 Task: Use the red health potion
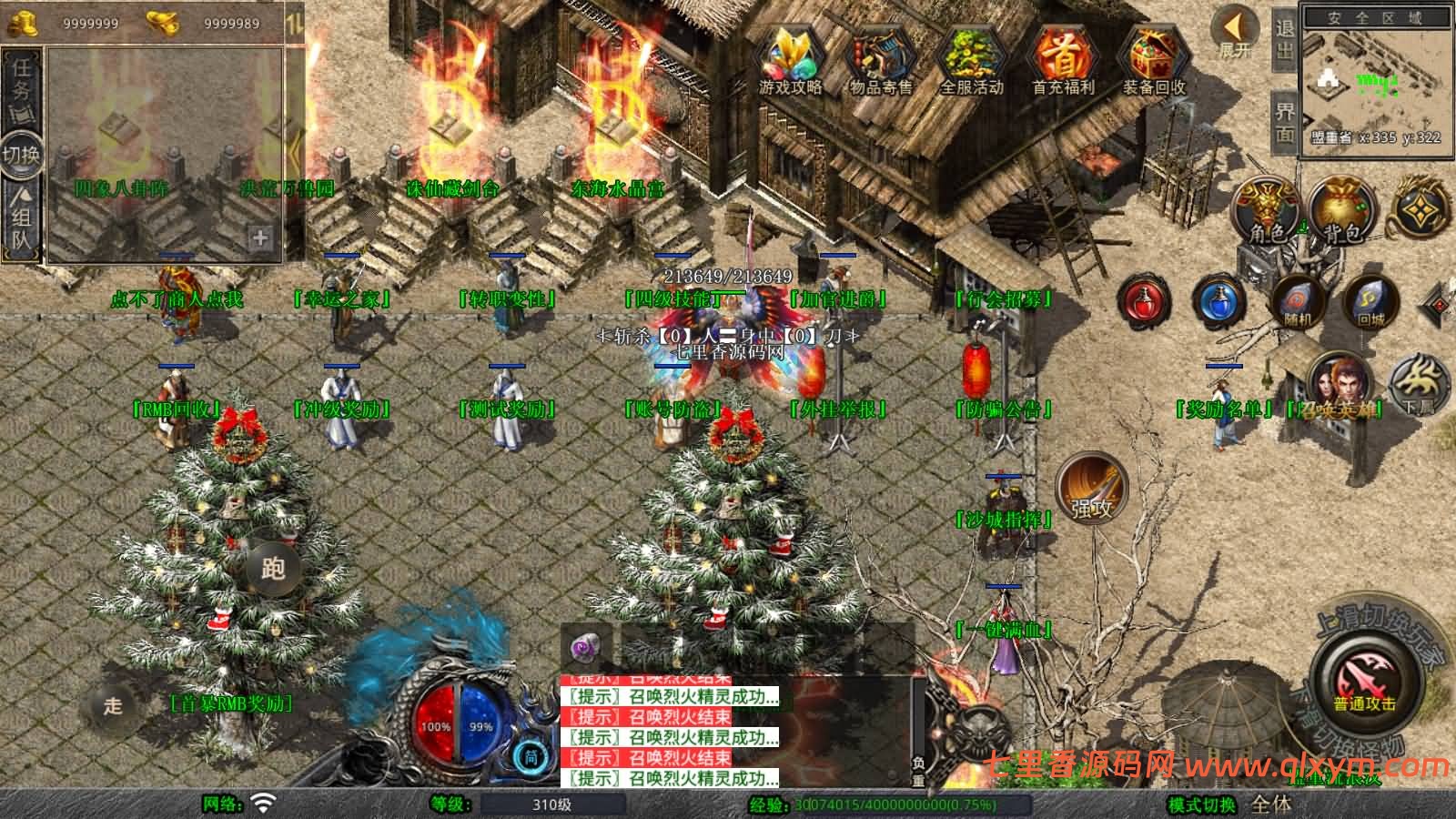(x=1146, y=302)
